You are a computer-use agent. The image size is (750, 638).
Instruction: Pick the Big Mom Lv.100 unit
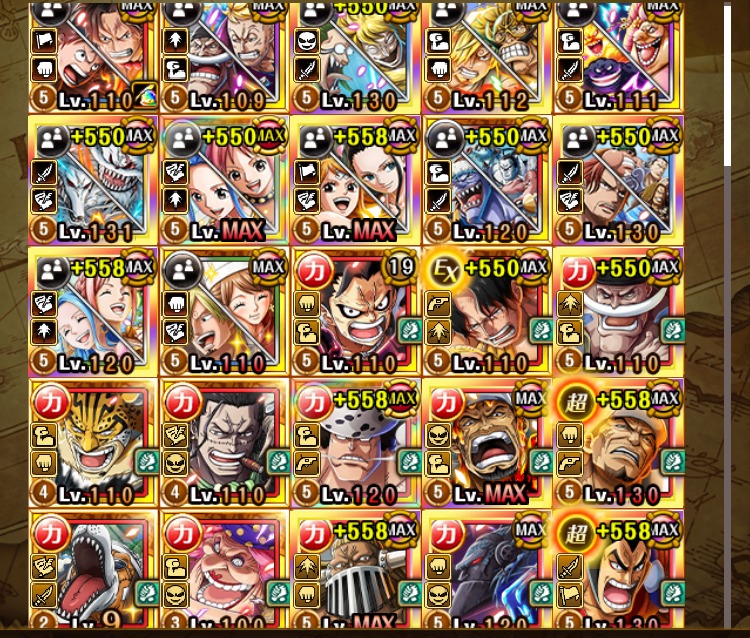(x=224, y=570)
